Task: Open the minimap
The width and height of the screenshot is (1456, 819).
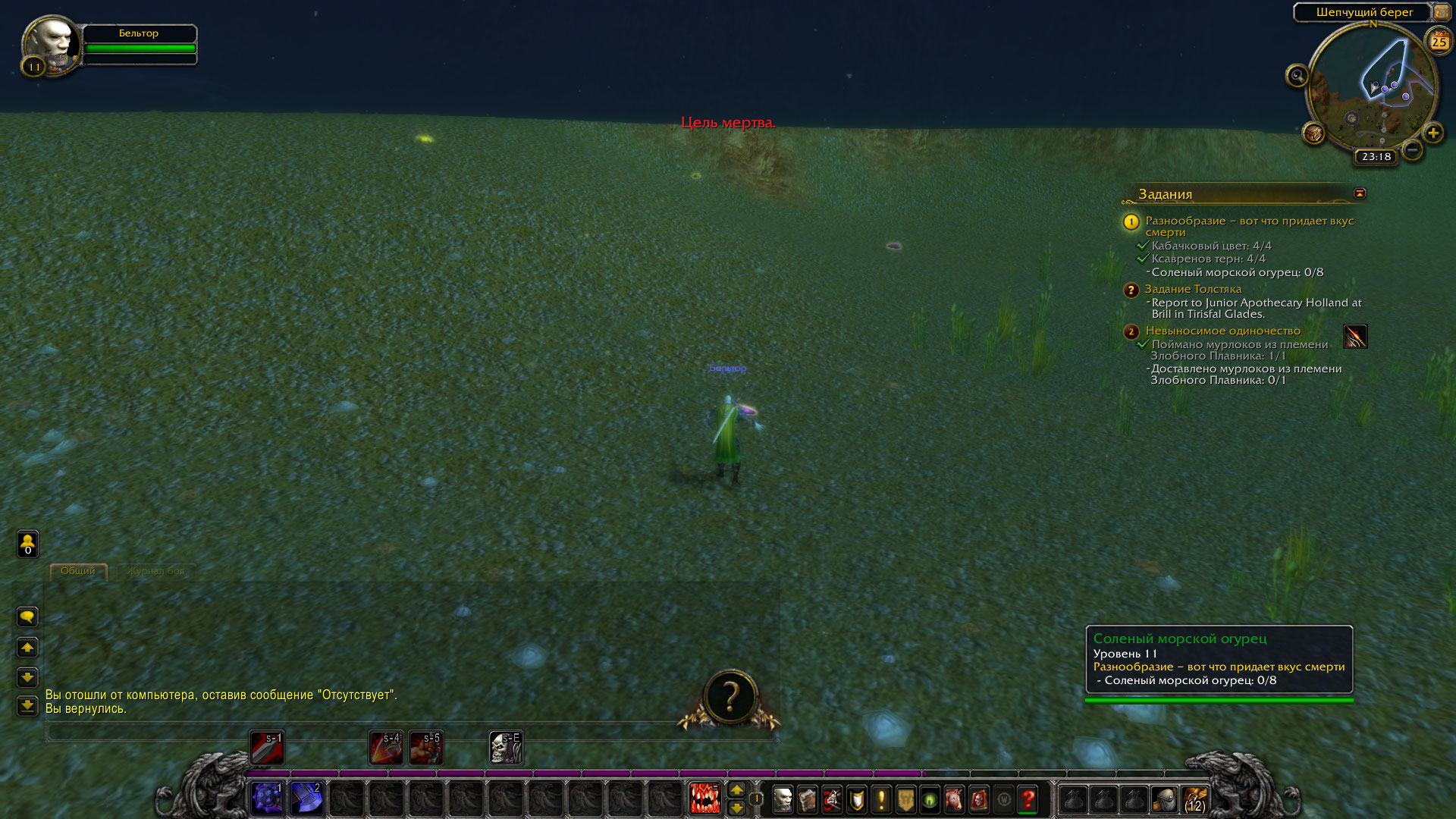Action: [x=1373, y=87]
